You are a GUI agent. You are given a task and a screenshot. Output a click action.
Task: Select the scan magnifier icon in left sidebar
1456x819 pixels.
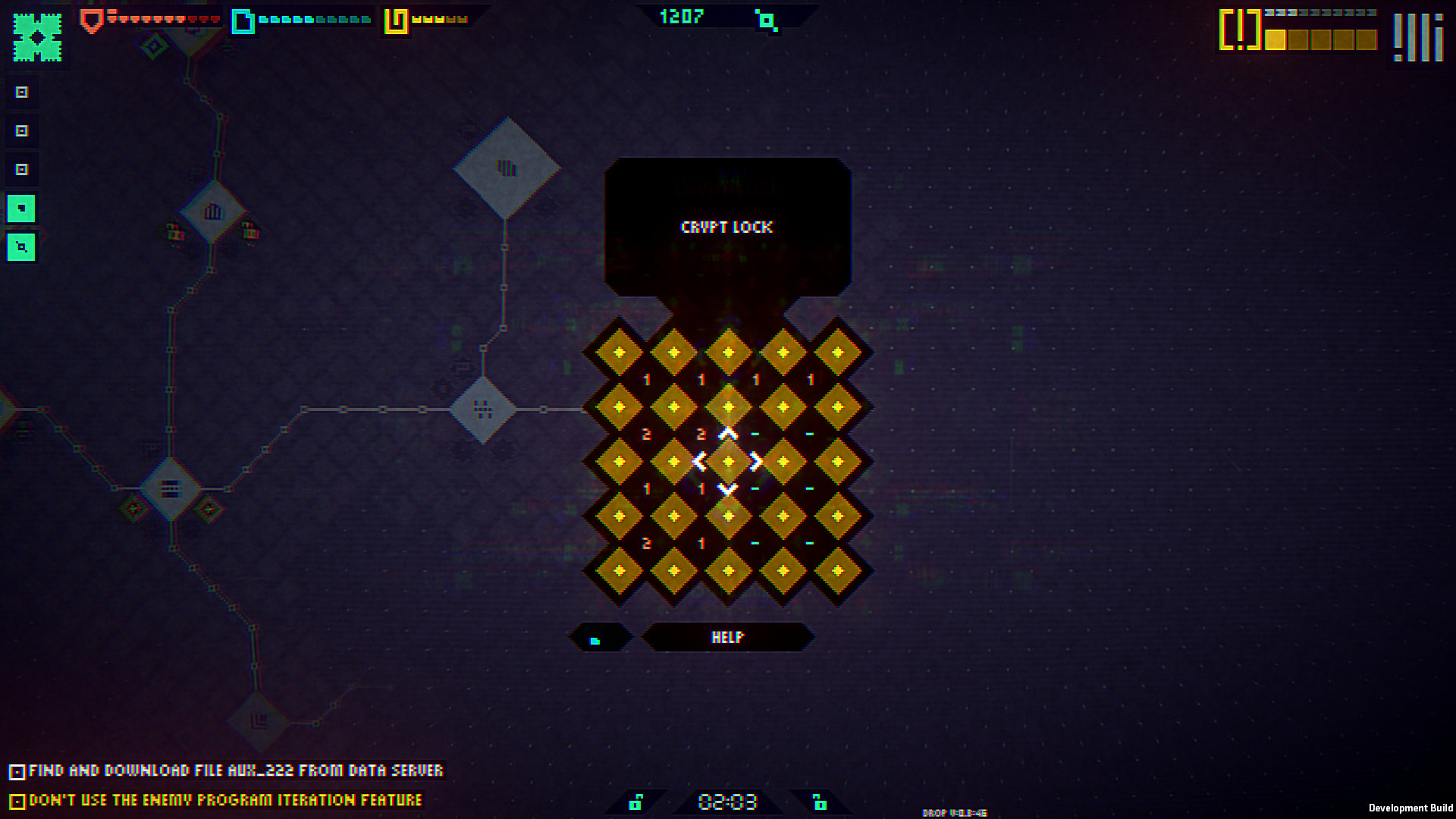(x=21, y=247)
